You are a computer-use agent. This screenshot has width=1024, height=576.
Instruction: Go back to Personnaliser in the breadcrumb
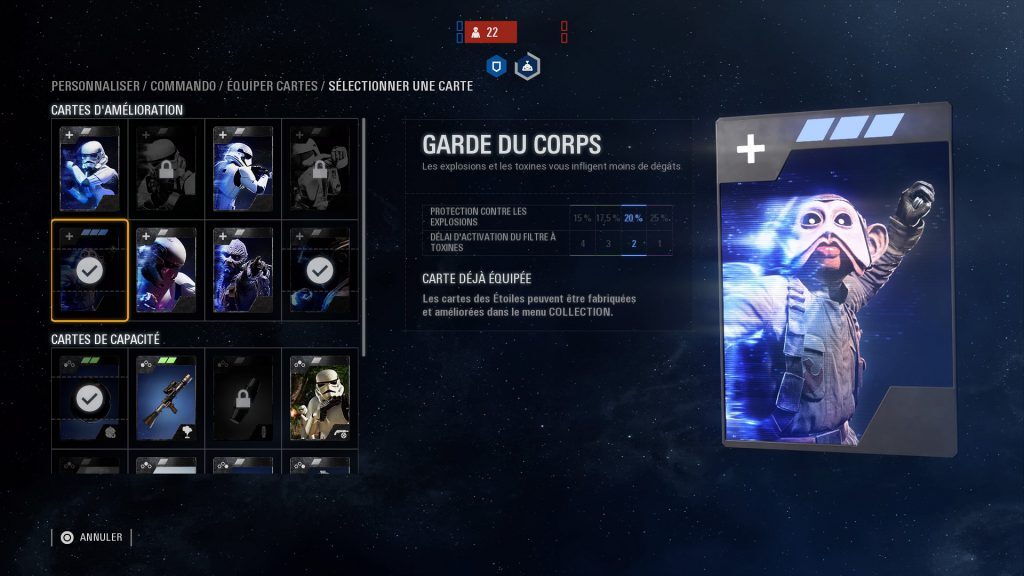(96, 86)
